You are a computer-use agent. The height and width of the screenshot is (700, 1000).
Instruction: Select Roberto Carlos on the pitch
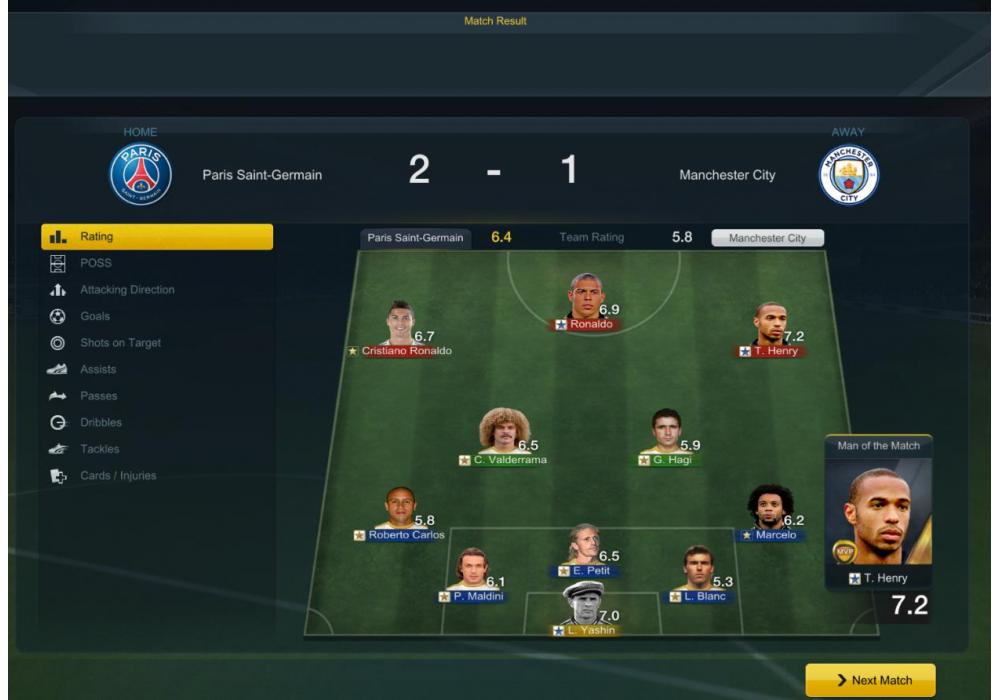point(400,511)
